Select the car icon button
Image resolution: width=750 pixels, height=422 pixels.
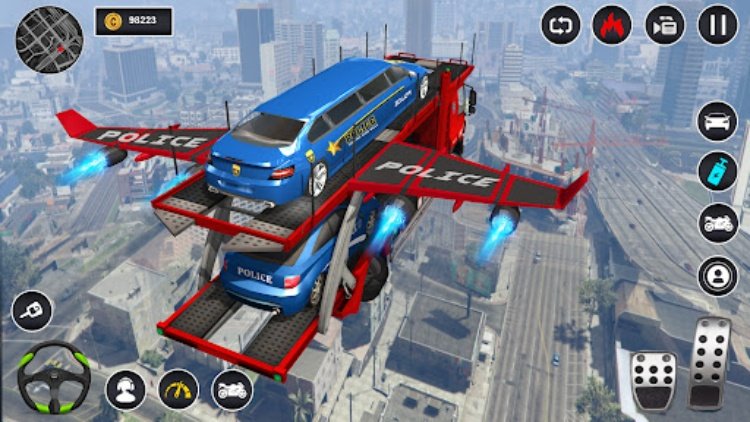tap(717, 121)
